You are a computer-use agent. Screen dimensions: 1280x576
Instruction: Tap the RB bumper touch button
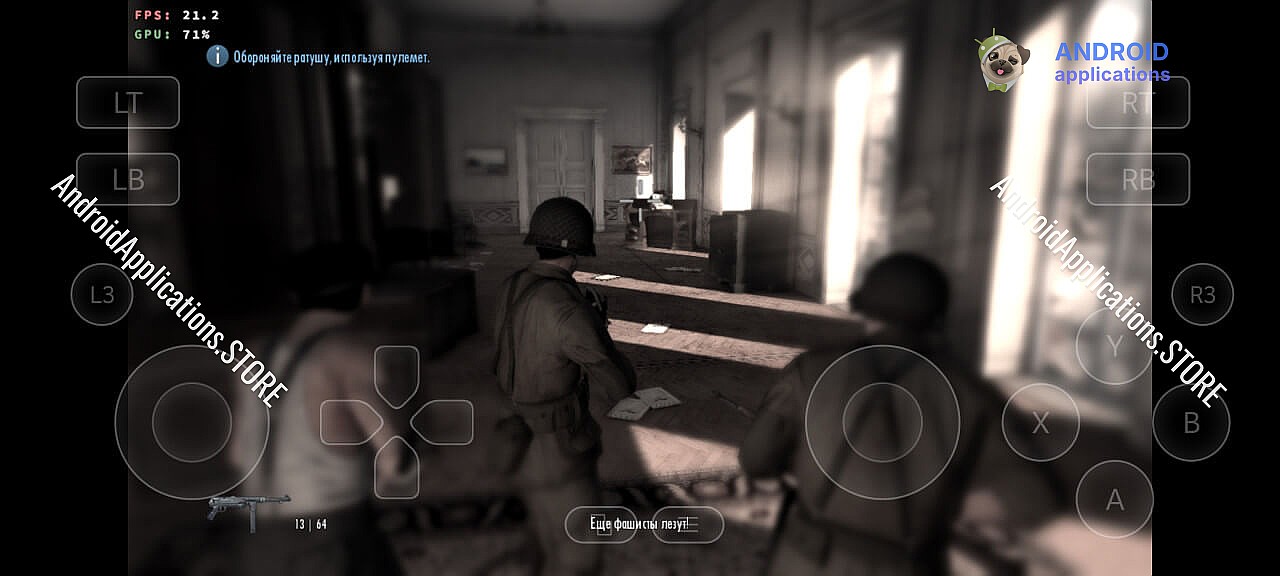pos(1138,179)
